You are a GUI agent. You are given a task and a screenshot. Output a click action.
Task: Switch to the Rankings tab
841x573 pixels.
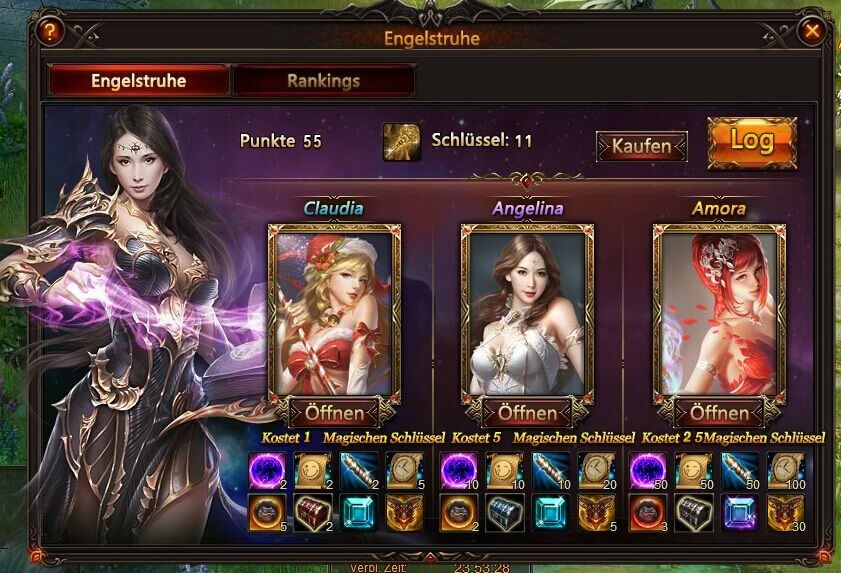click(323, 81)
